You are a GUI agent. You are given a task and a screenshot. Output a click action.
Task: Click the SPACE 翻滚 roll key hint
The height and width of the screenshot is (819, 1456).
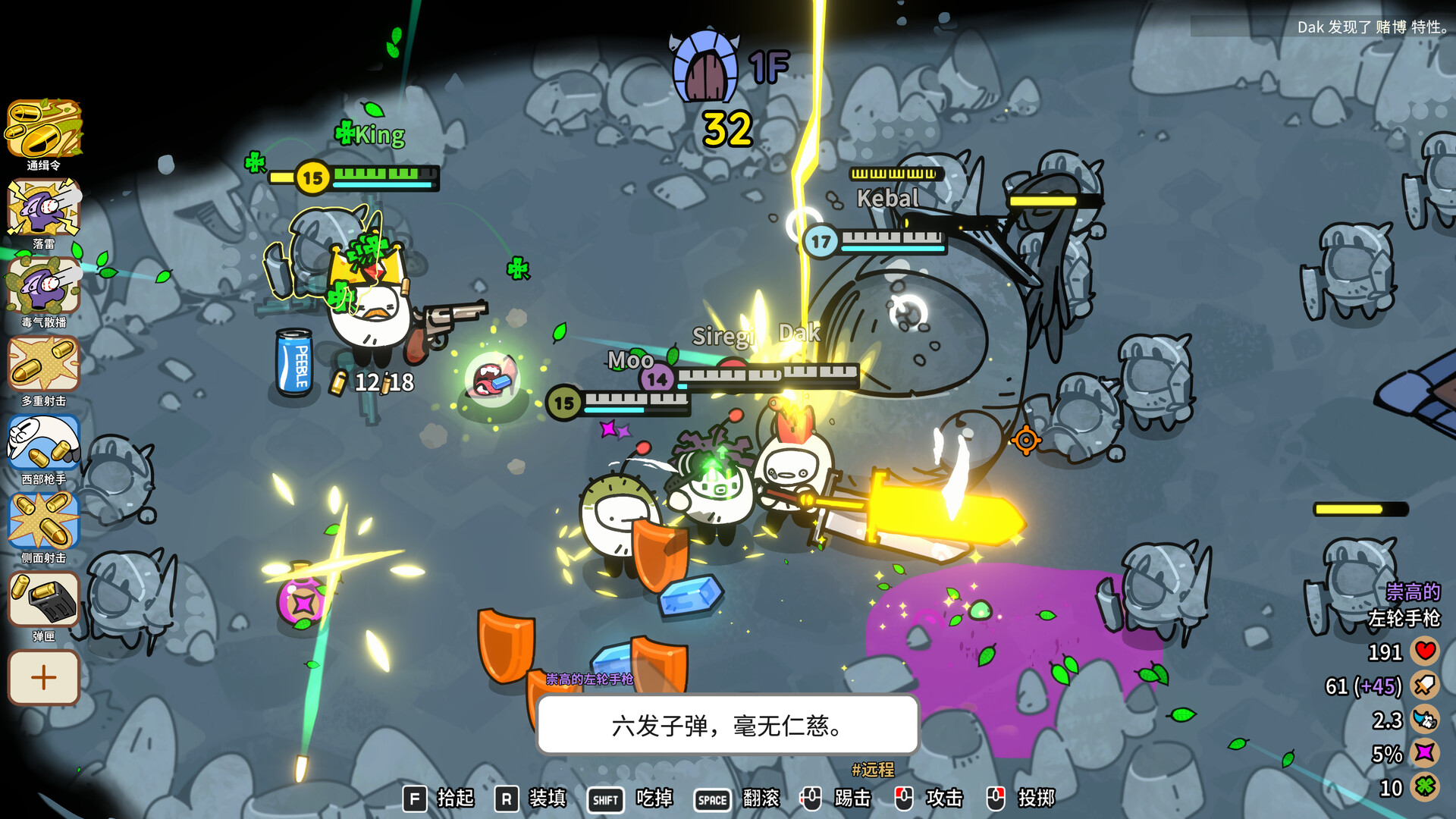pyautogui.click(x=711, y=799)
